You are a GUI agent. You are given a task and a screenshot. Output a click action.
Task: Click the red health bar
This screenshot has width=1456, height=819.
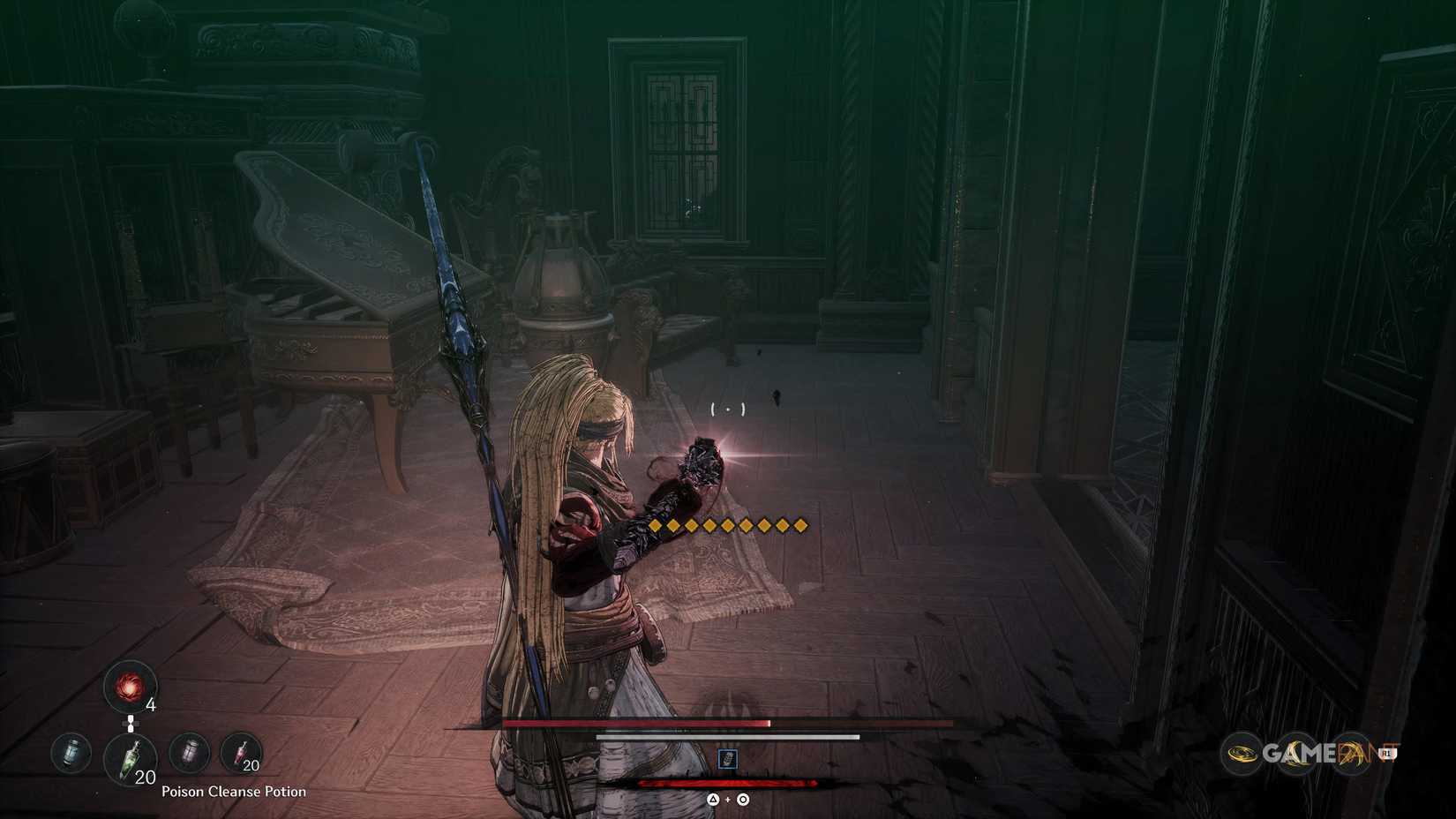click(x=635, y=723)
